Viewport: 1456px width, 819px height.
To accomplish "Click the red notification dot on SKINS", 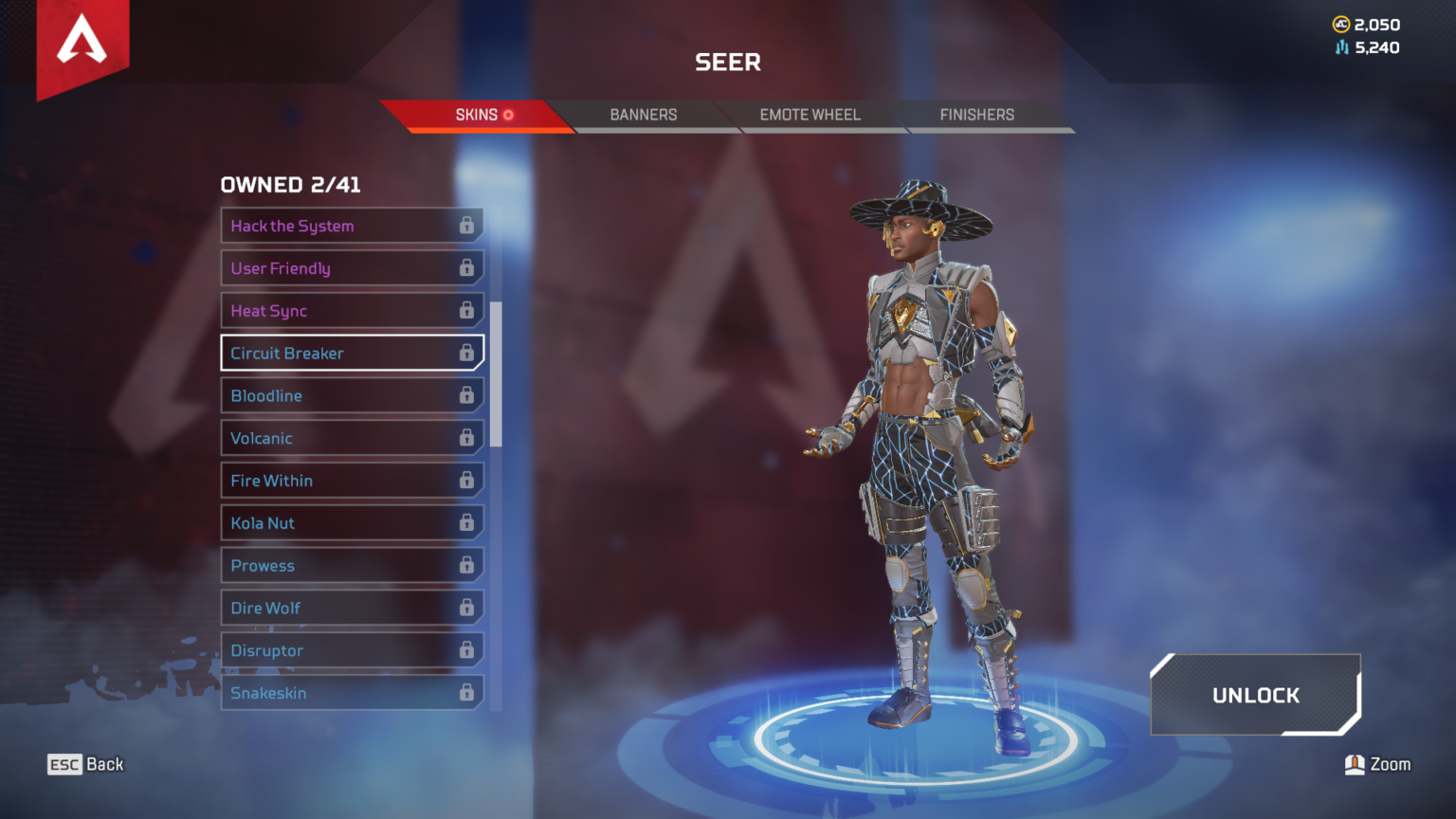I will (509, 115).
